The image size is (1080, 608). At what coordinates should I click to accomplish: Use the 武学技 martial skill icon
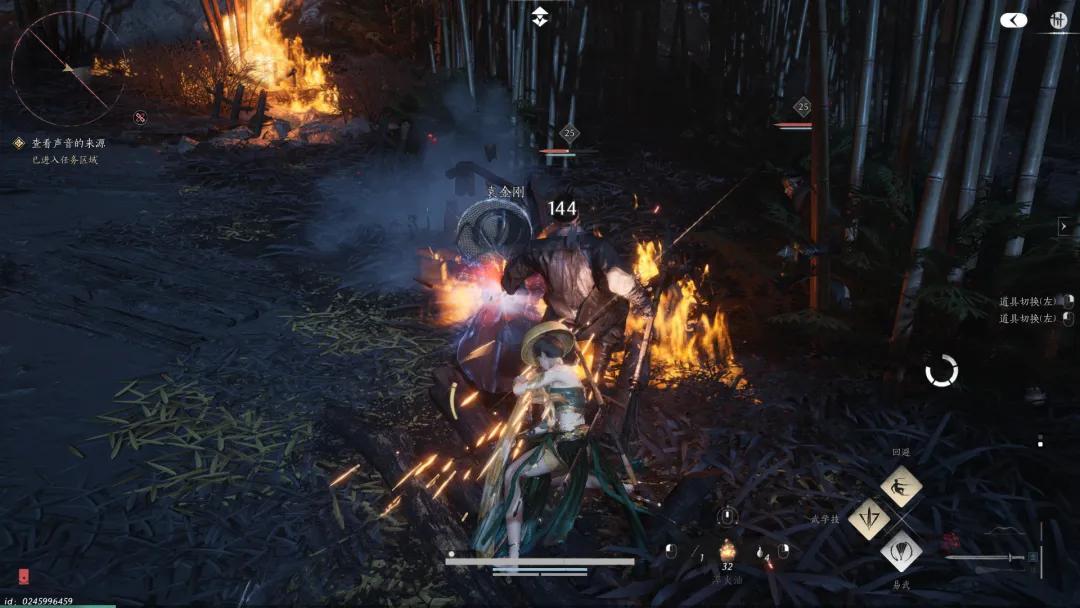(868, 519)
